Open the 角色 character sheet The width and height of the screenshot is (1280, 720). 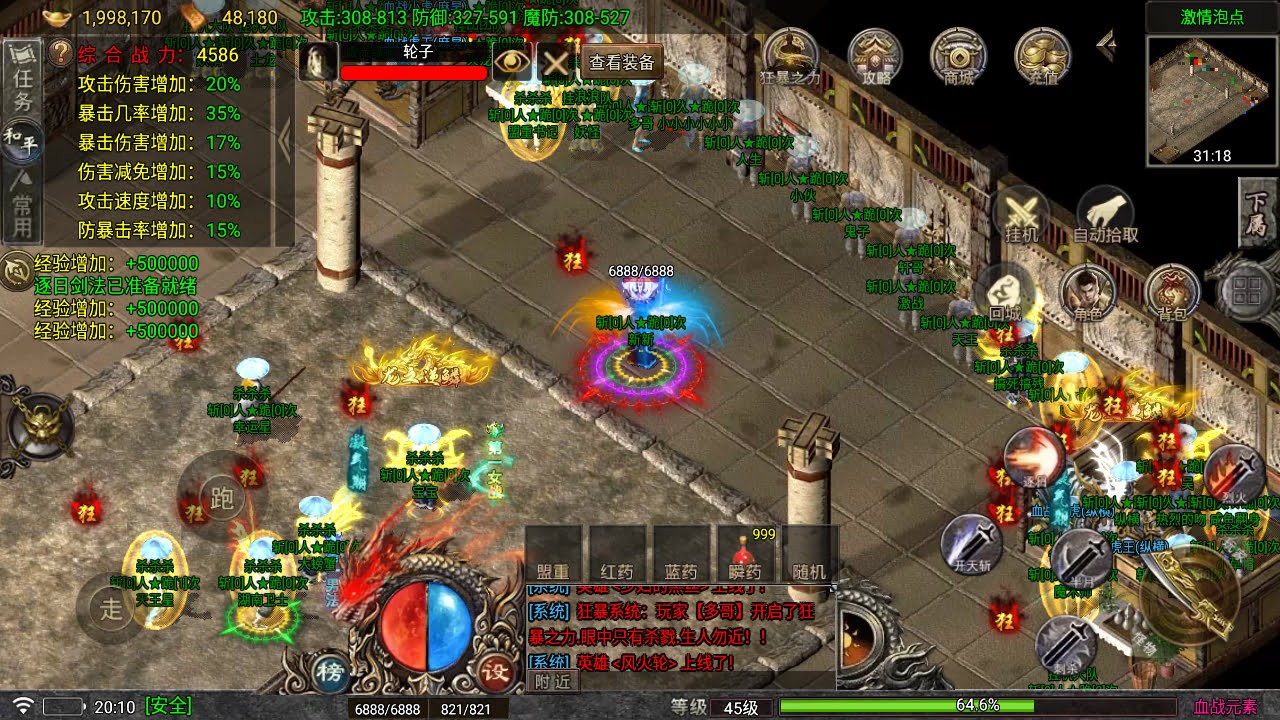pos(1088,295)
